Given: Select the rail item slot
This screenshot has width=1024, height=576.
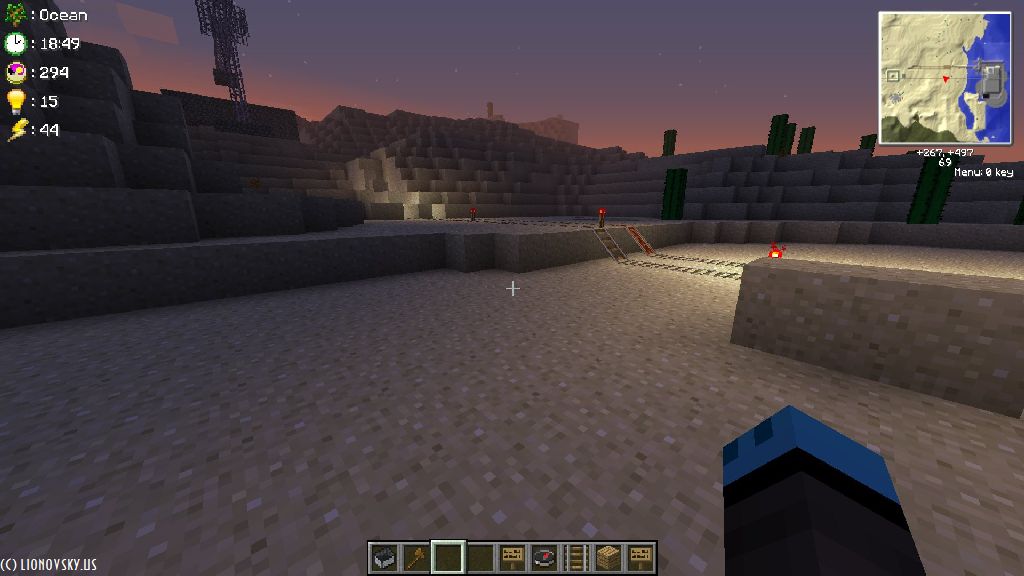Looking at the screenshot, I should (576, 557).
